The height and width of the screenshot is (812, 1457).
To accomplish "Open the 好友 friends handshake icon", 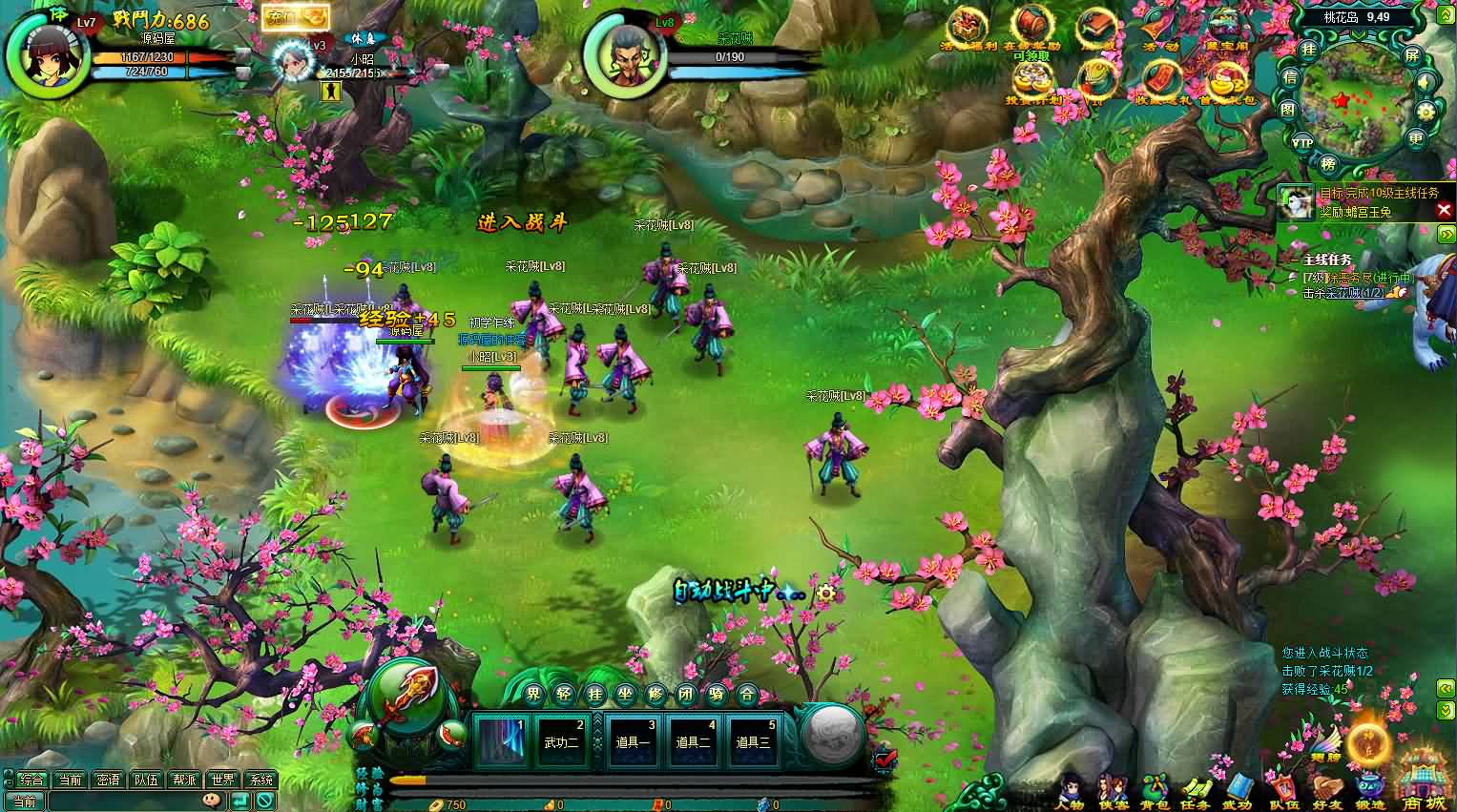I will (1325, 790).
